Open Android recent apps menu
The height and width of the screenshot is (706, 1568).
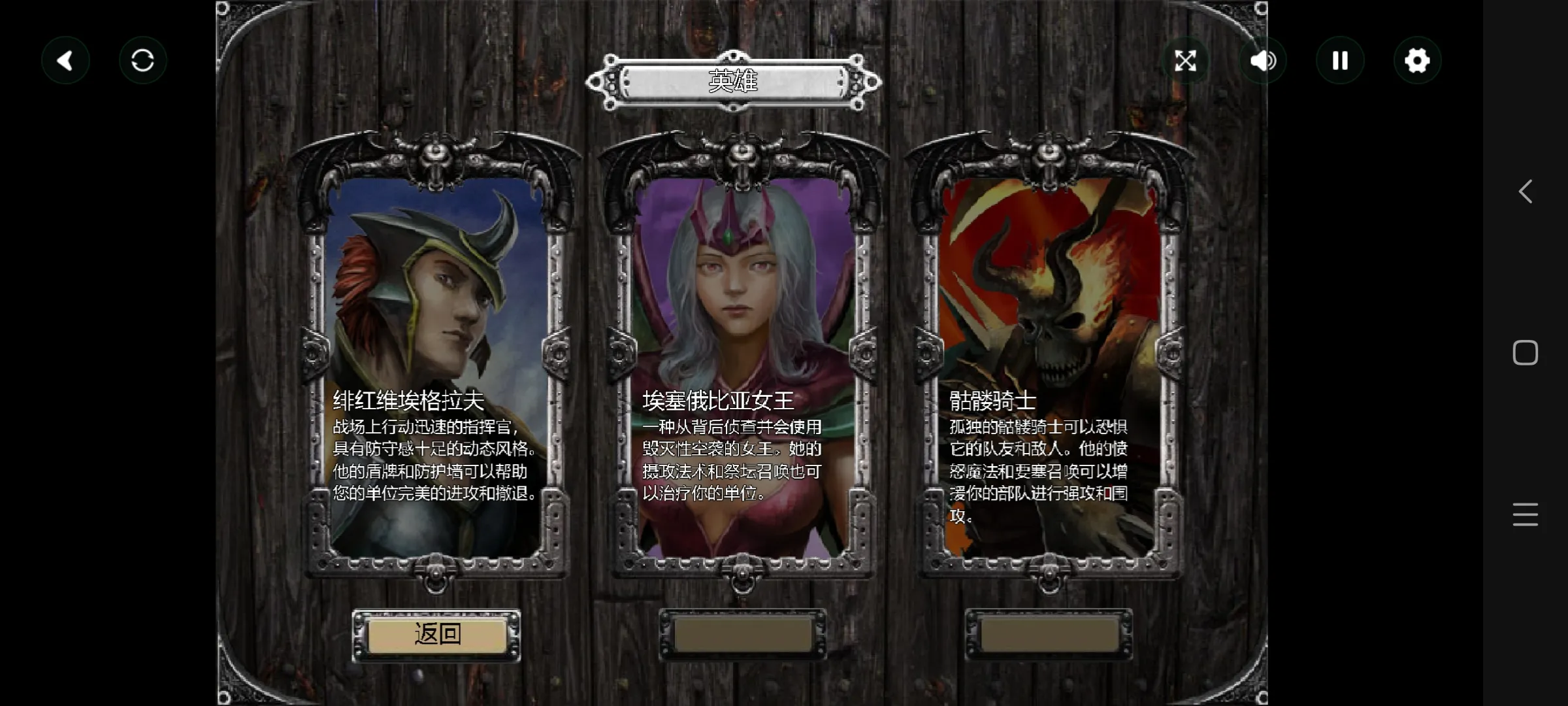click(x=1525, y=514)
